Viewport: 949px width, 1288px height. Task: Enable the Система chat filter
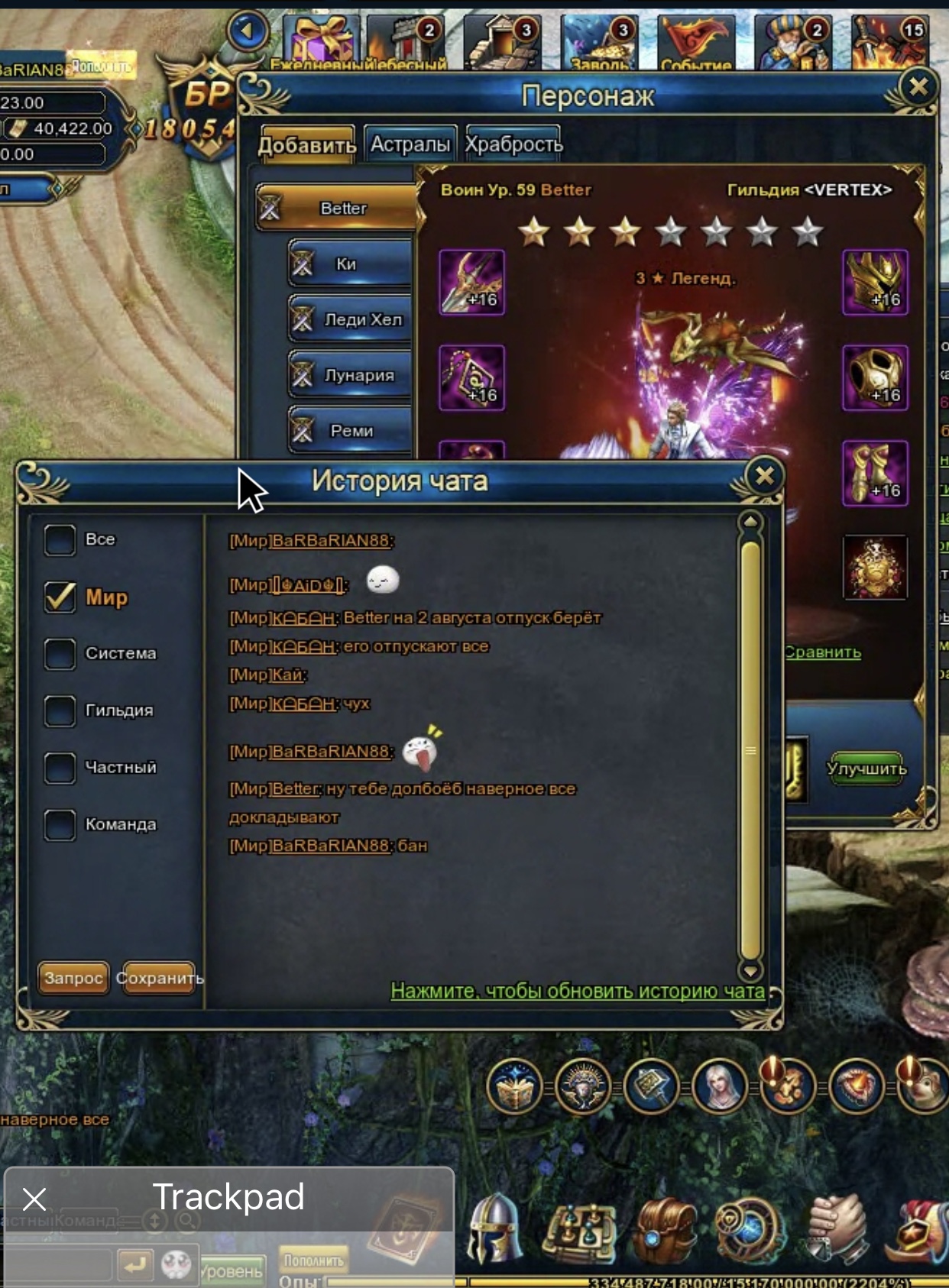click(x=60, y=654)
